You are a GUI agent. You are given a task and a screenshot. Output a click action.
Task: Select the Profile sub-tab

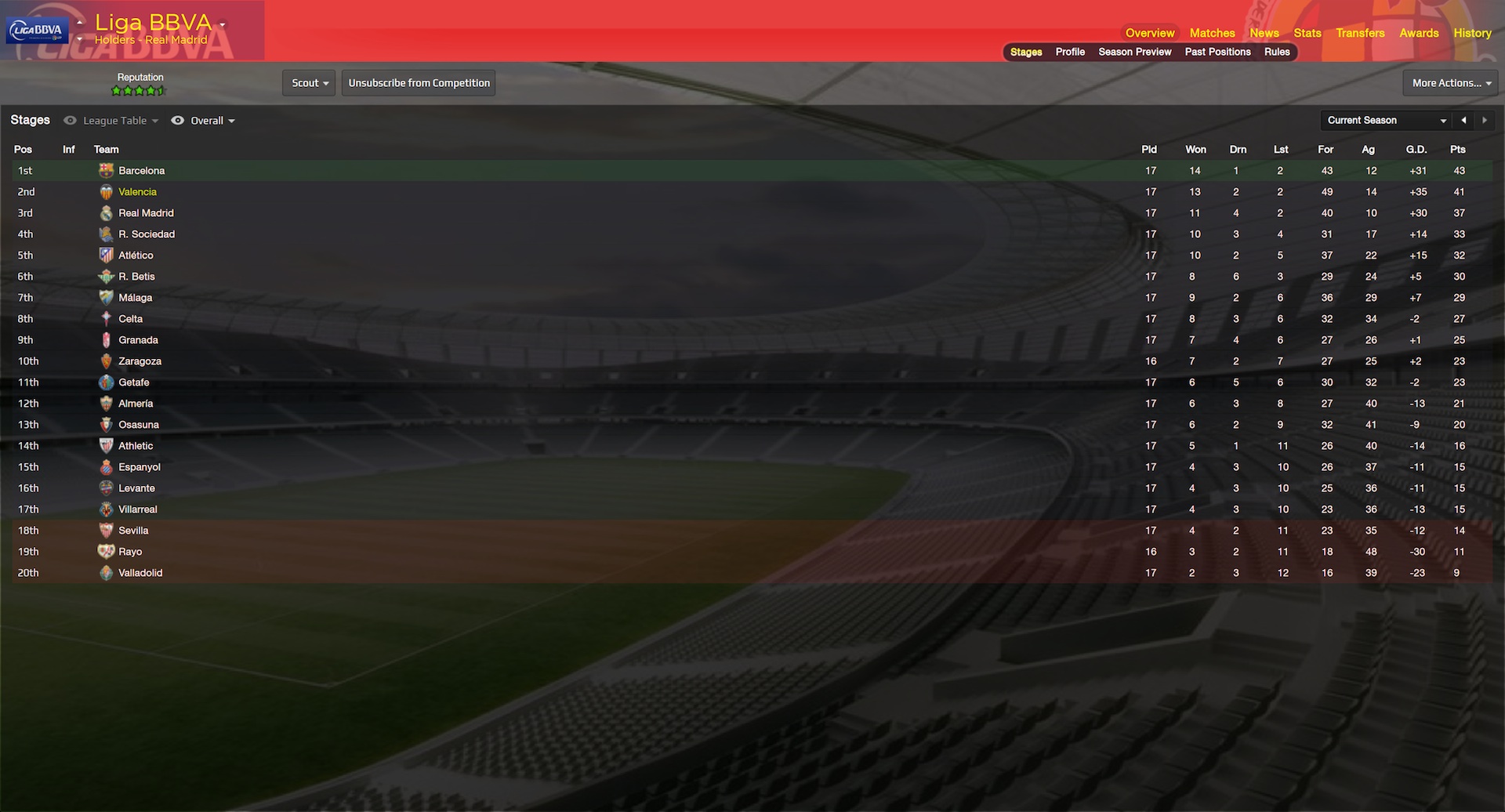(x=1070, y=52)
